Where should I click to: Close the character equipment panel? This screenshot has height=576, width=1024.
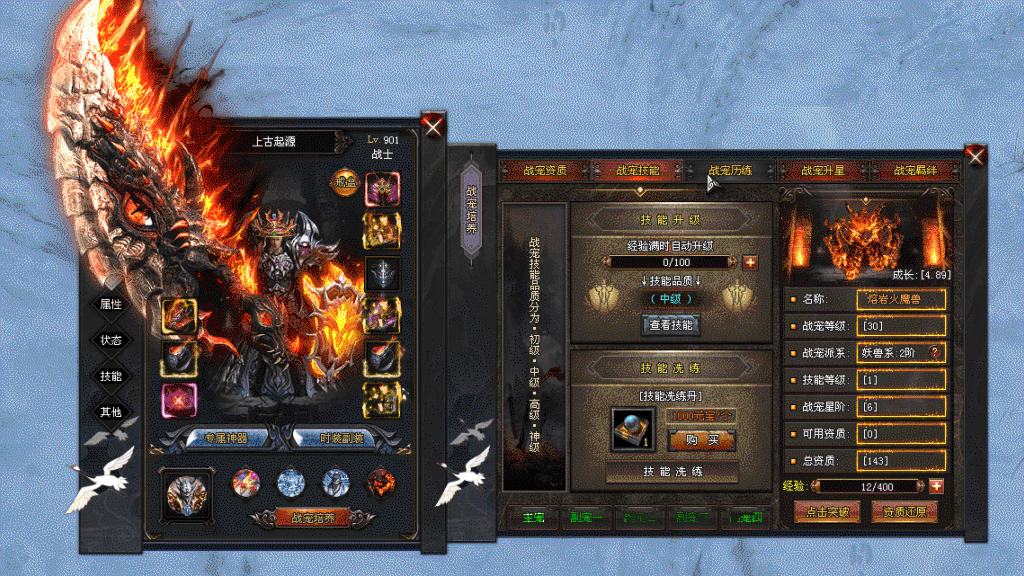pyautogui.click(x=433, y=125)
